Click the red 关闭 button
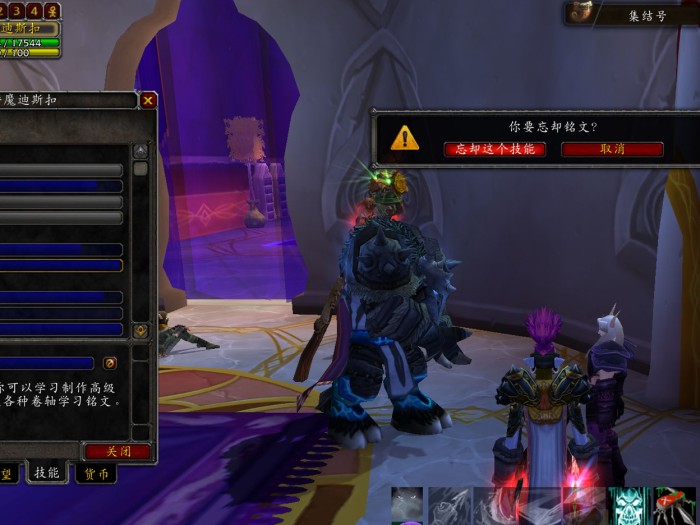 pyautogui.click(x=117, y=451)
